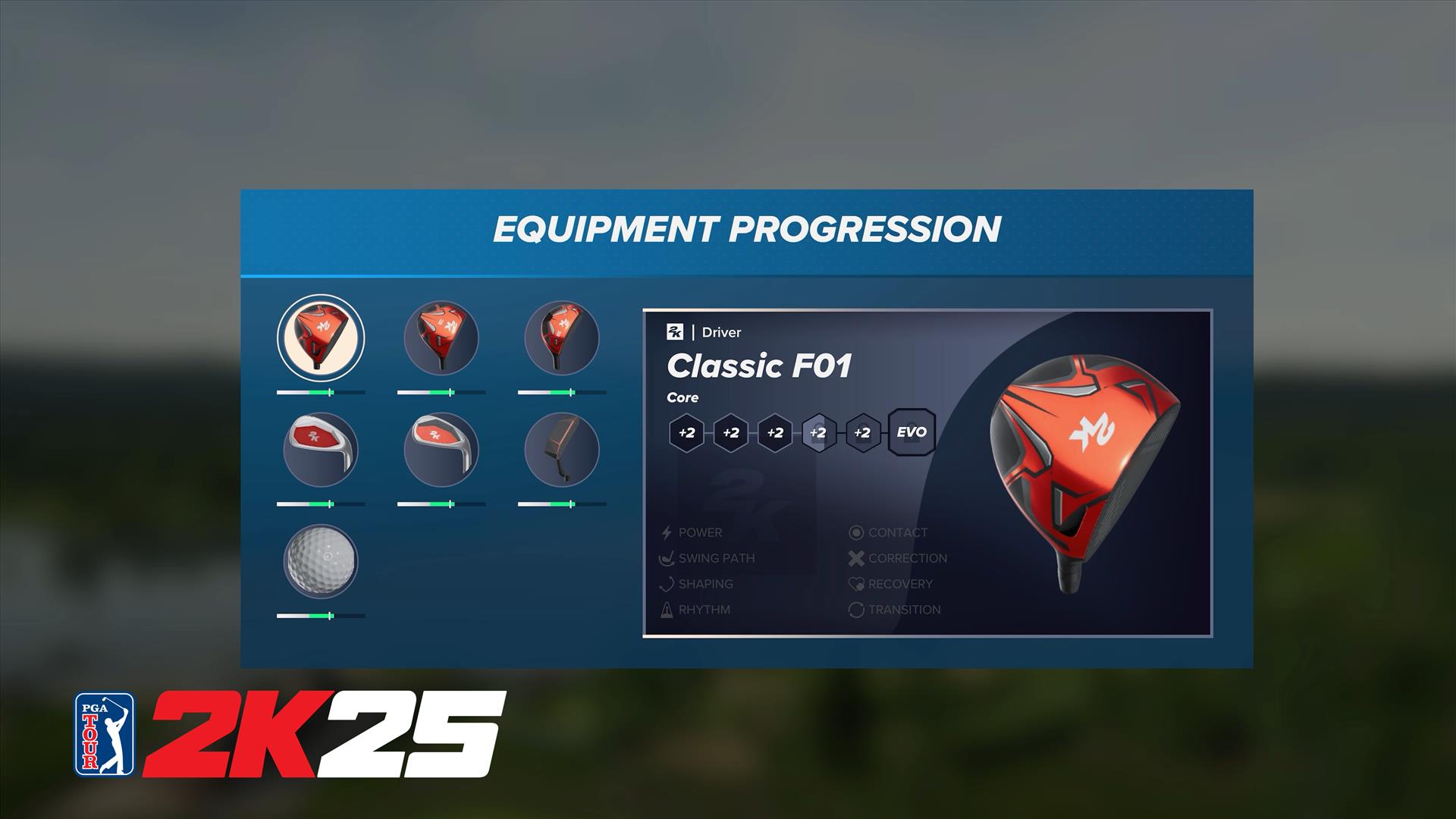Select the black putter icon
The width and height of the screenshot is (1456, 819).
562,450
